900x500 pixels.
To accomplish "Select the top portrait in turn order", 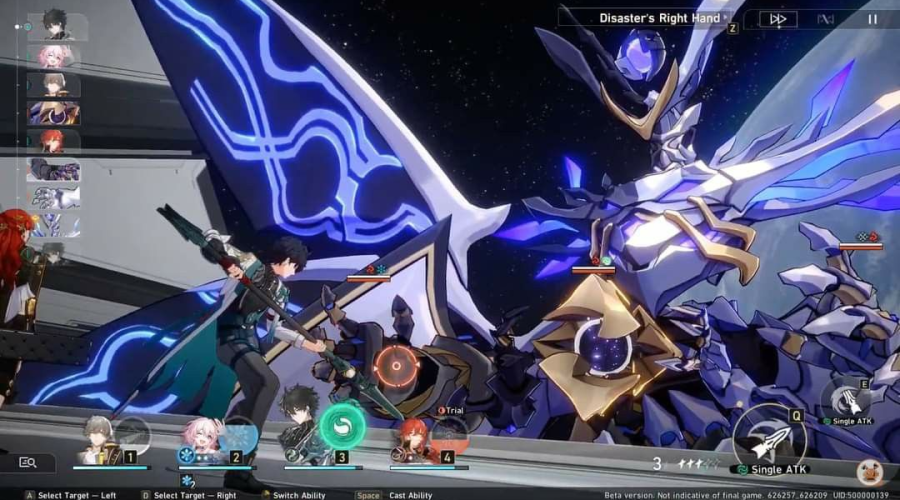I will click(x=57, y=26).
